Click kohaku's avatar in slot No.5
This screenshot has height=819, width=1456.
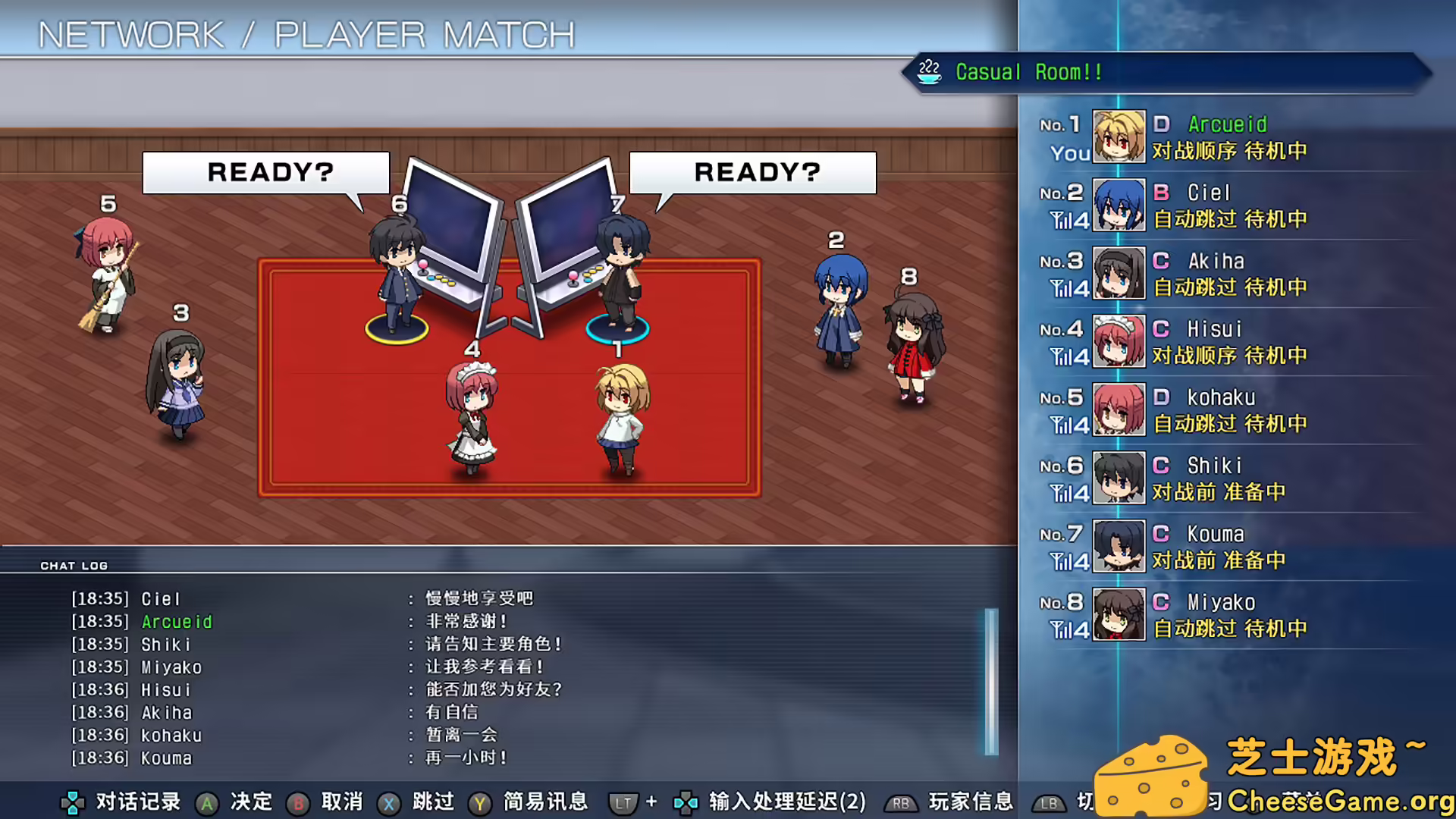(x=1118, y=410)
